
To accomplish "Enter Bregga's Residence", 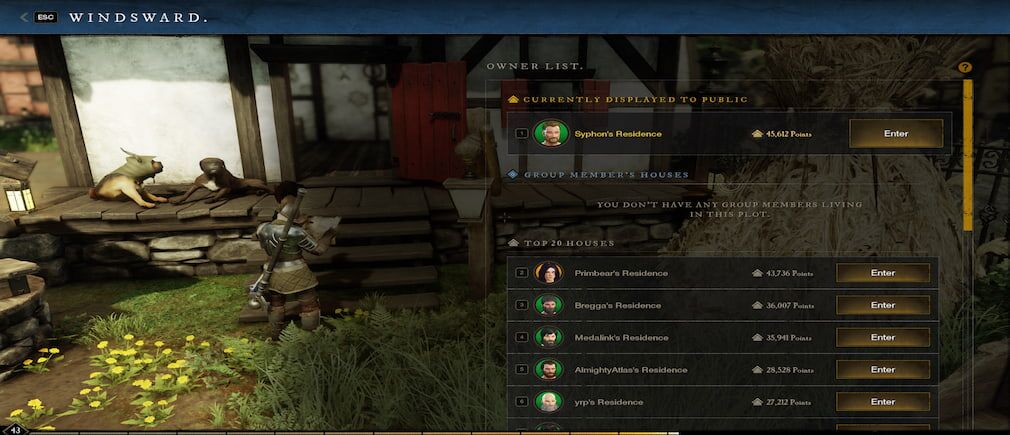I will coord(882,305).
